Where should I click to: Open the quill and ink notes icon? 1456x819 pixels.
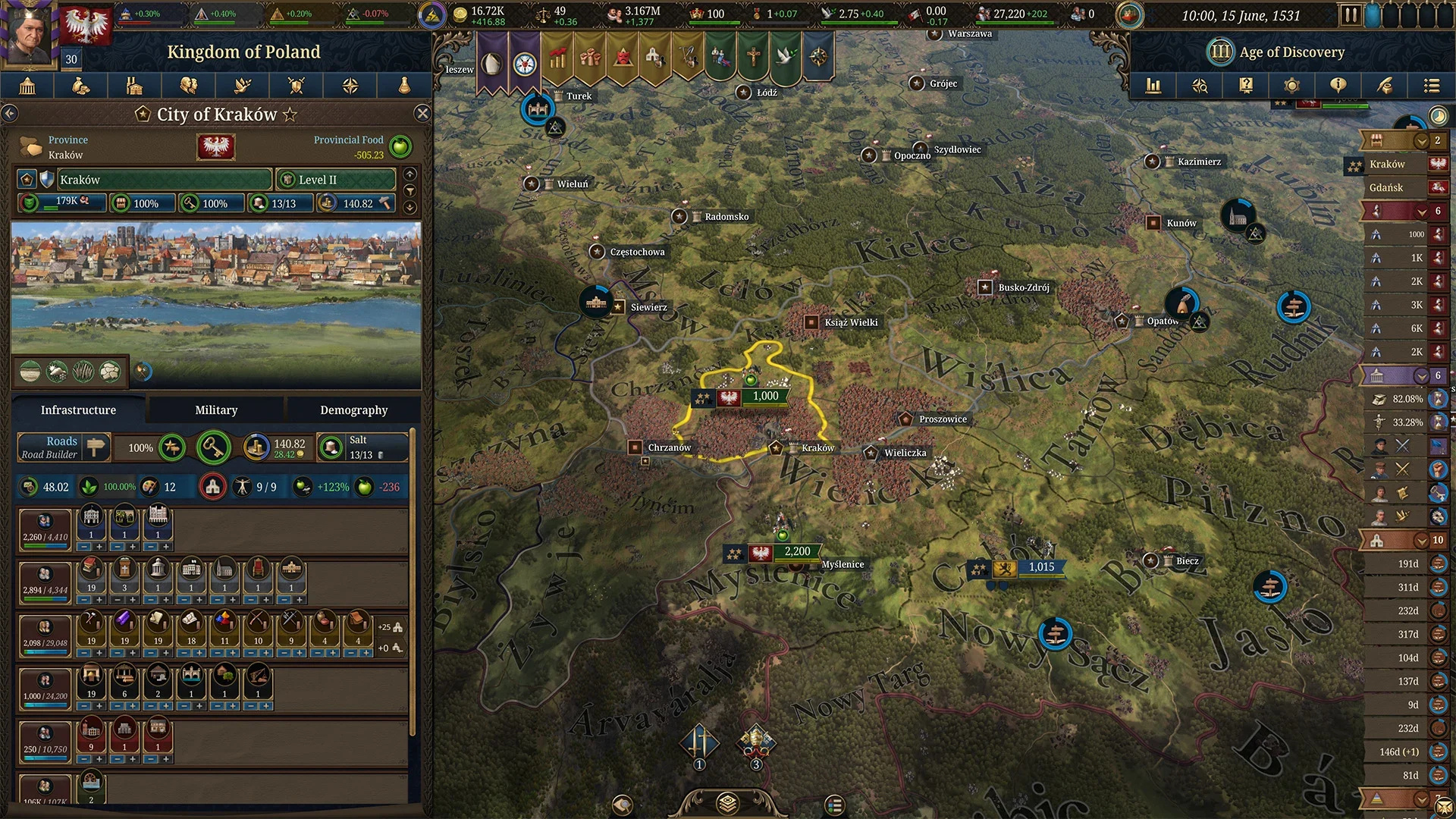[x=1384, y=86]
